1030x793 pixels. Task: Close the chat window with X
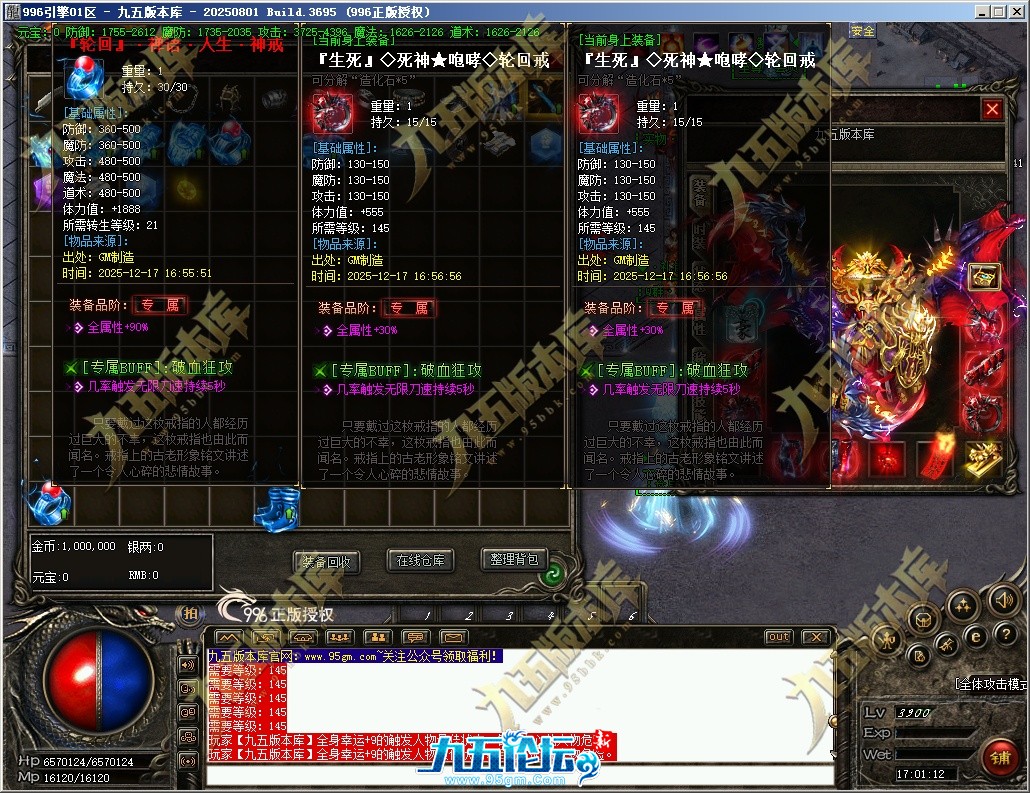[817, 637]
